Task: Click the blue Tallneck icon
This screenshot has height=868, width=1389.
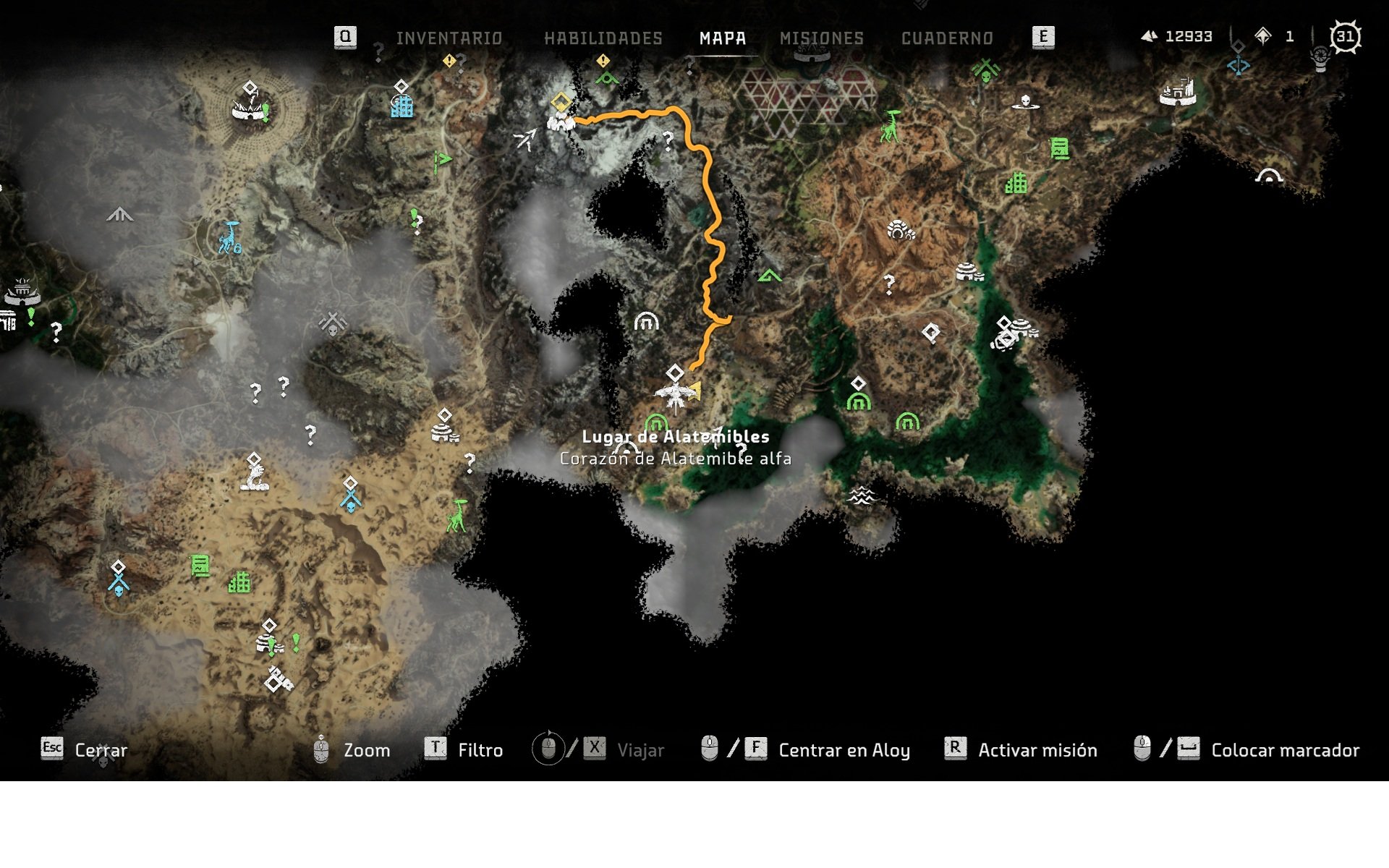Action: click(230, 239)
